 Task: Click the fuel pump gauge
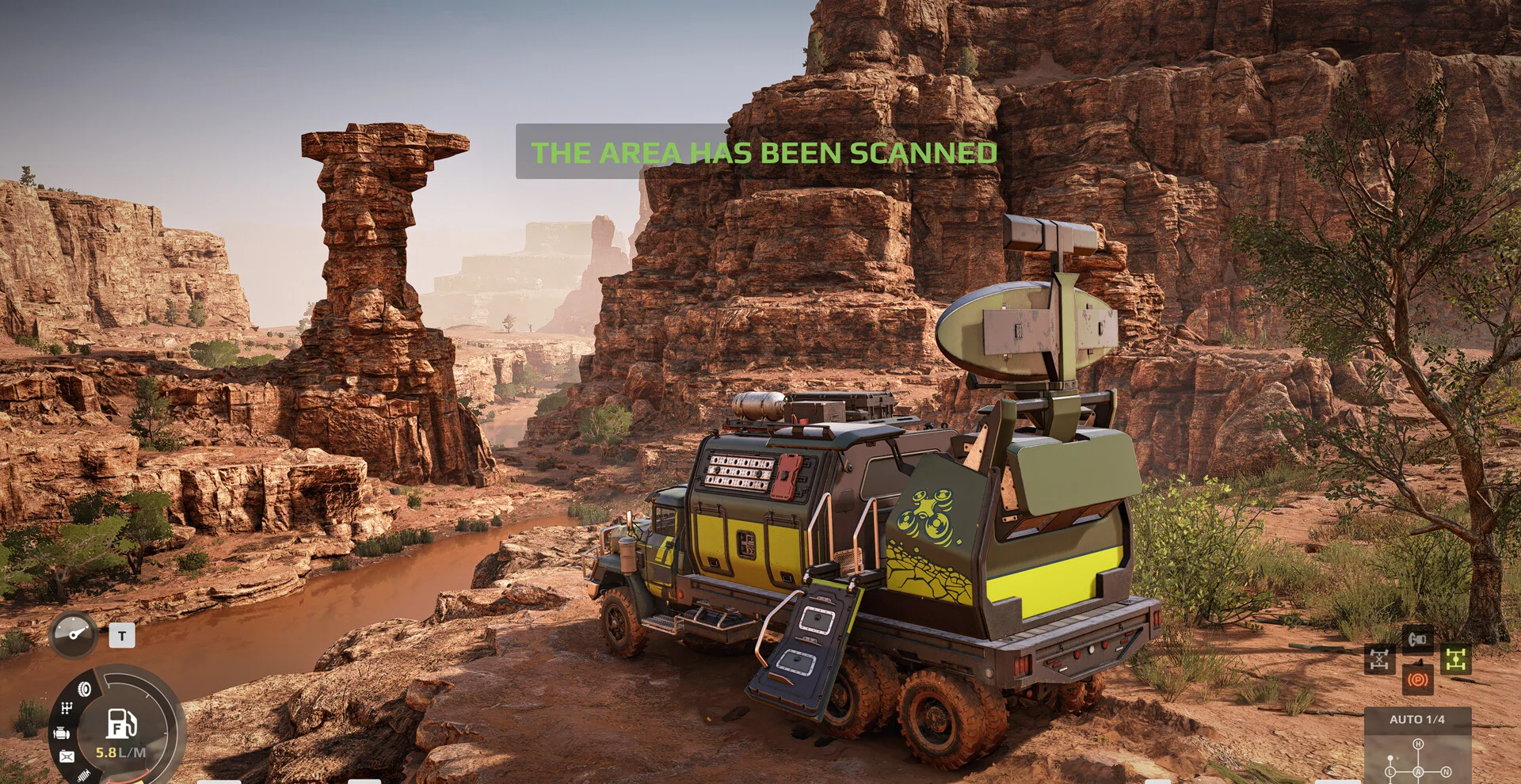point(121,723)
